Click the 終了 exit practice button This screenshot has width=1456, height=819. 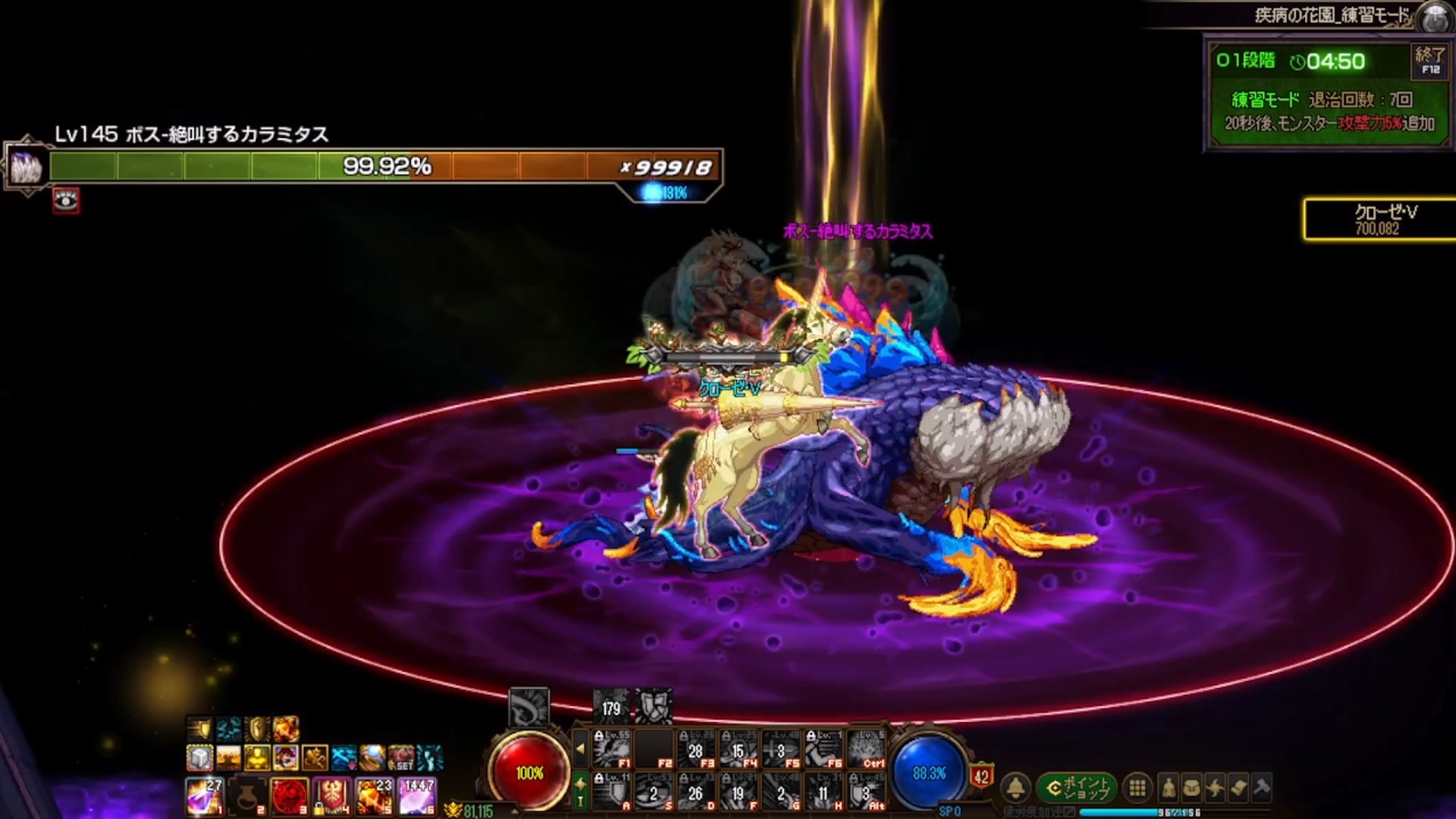1429,61
